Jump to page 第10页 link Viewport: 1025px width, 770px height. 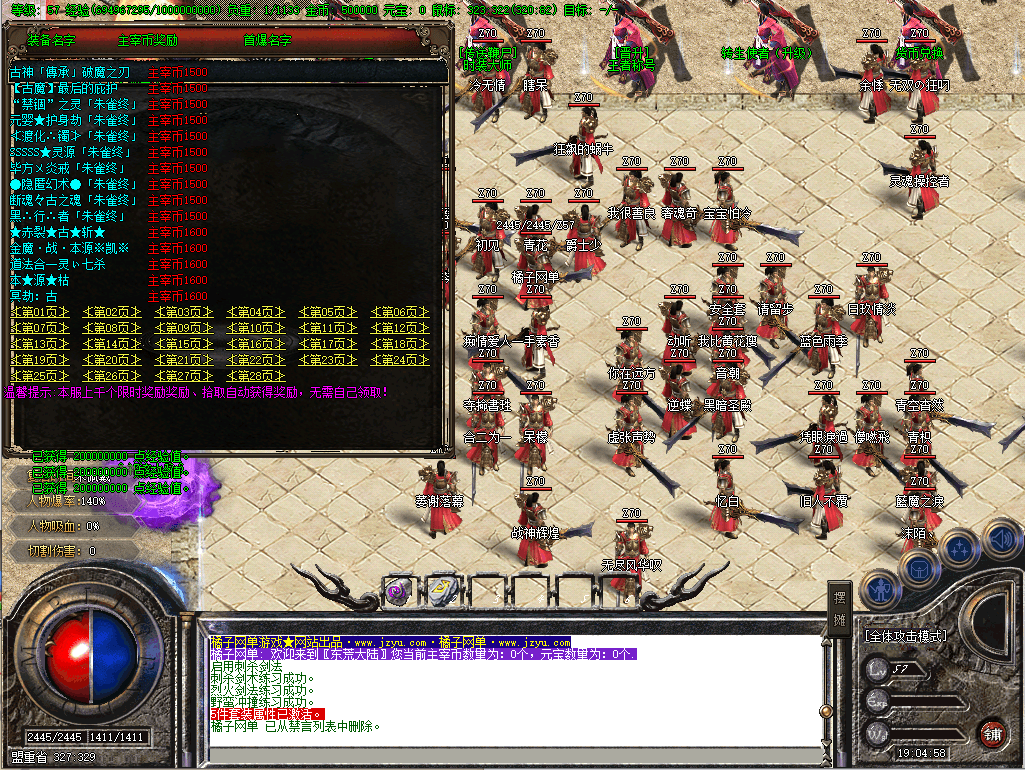pyautogui.click(x=255, y=328)
